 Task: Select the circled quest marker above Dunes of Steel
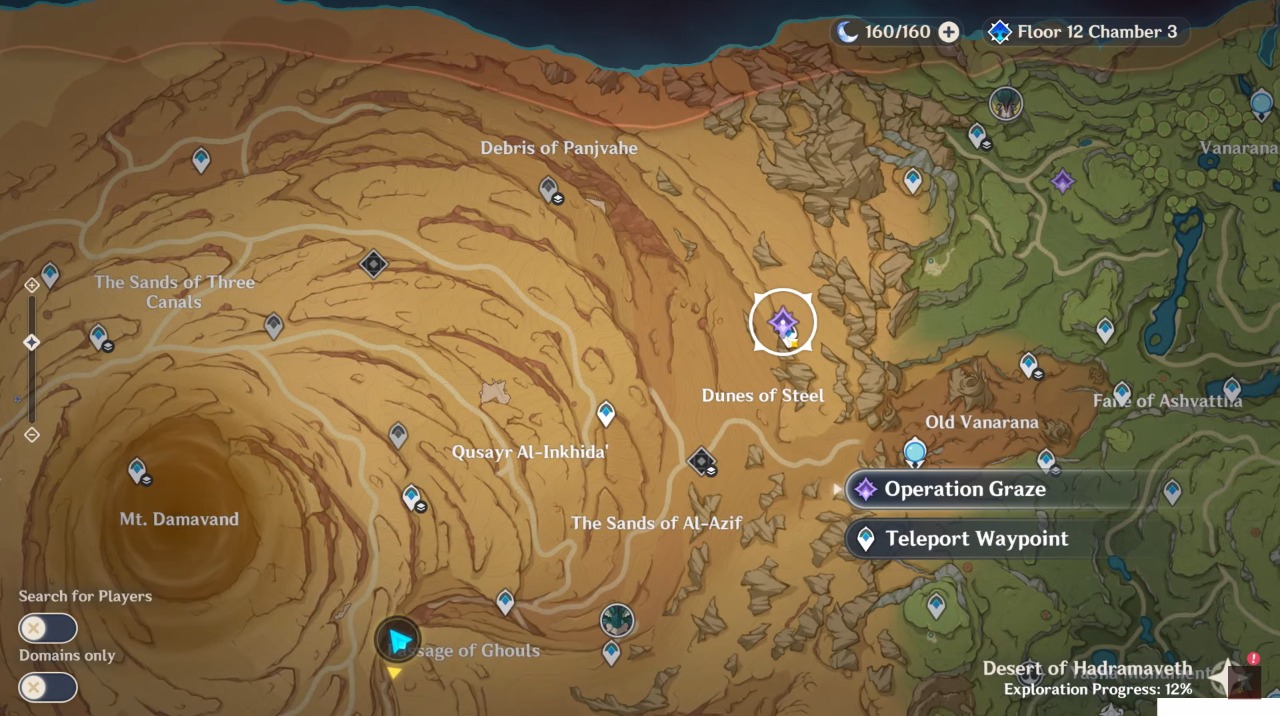tap(783, 322)
